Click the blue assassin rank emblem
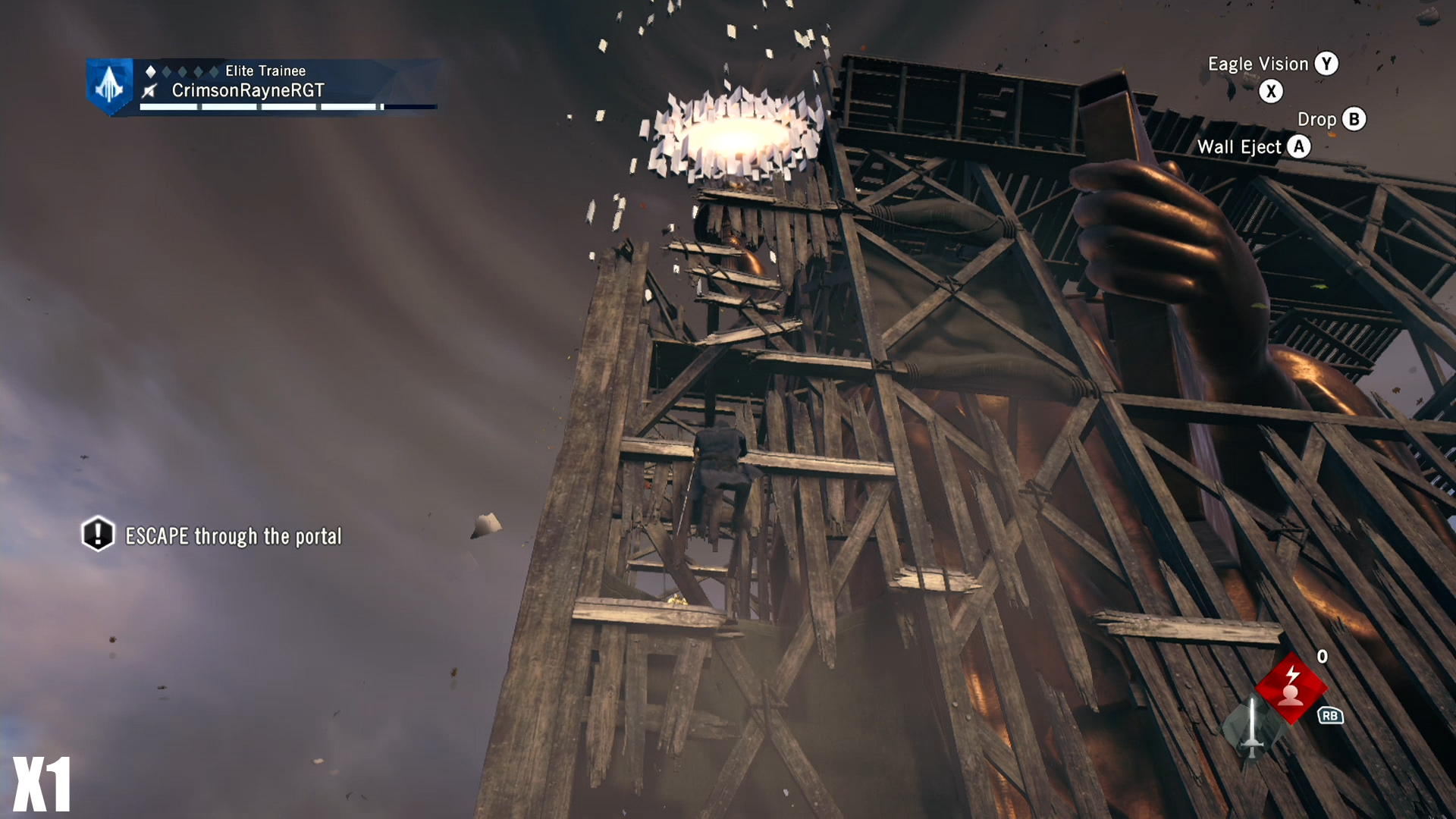This screenshot has width=1456, height=819. [110, 85]
